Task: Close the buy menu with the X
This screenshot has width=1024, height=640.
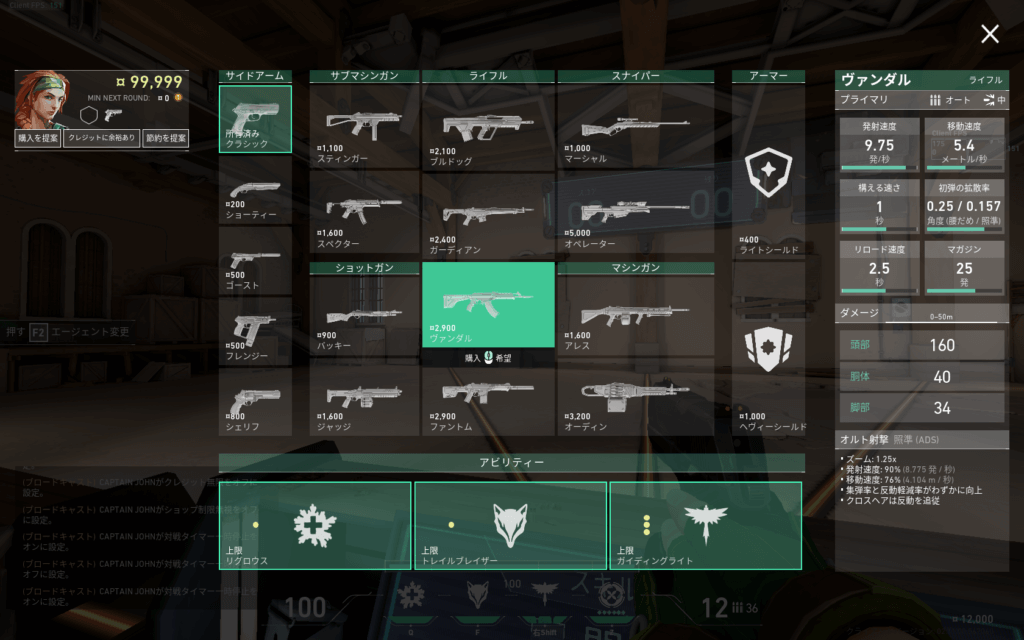Action: click(x=989, y=35)
